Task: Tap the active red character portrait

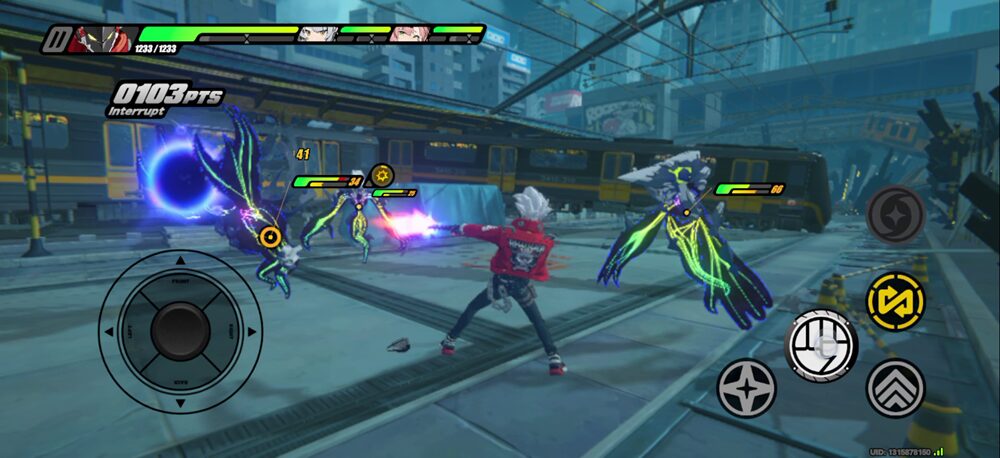Action: [x=104, y=40]
